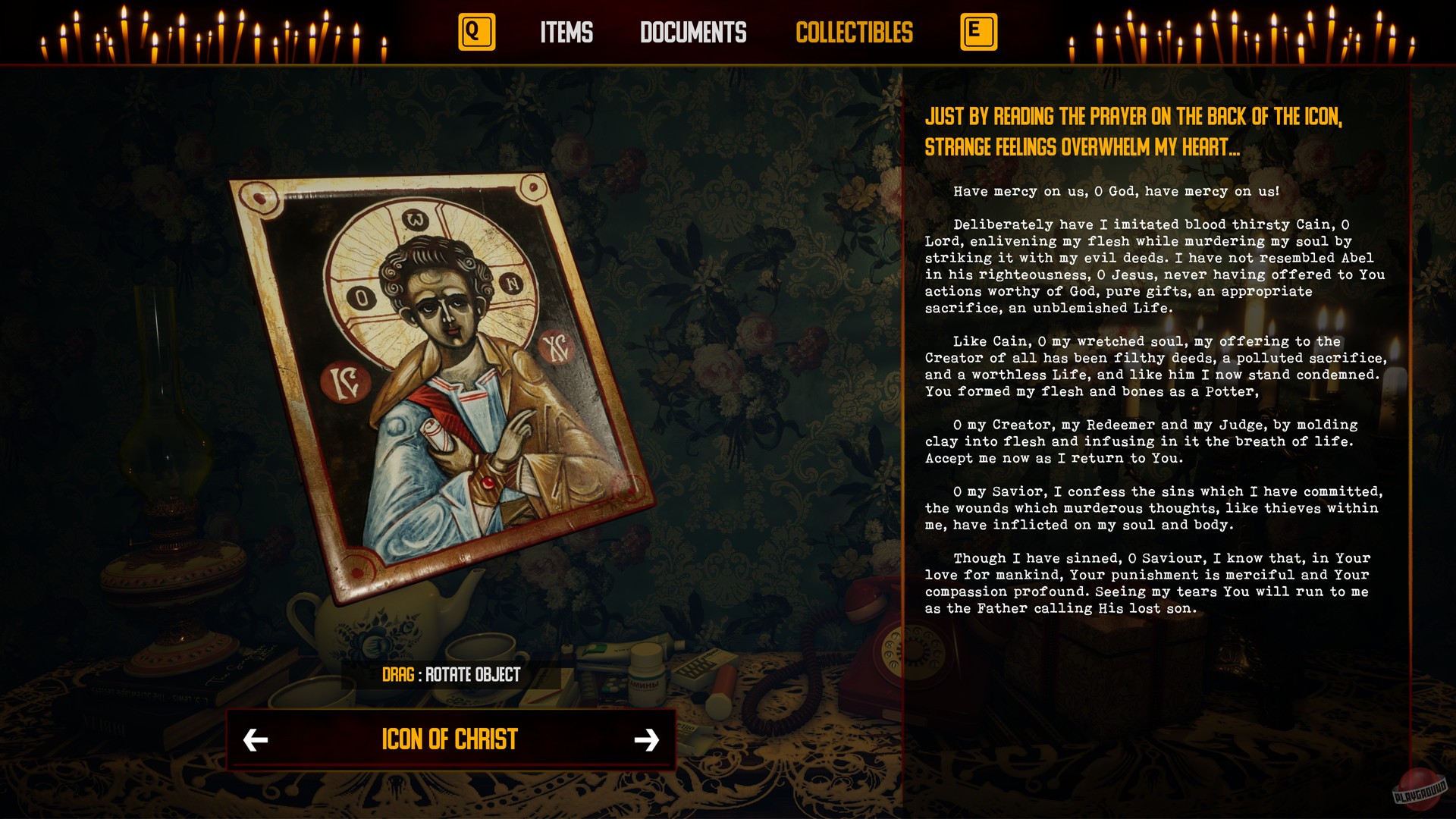The image size is (1456, 819).
Task: Click the left arrow to previous collectible
Action: [257, 739]
